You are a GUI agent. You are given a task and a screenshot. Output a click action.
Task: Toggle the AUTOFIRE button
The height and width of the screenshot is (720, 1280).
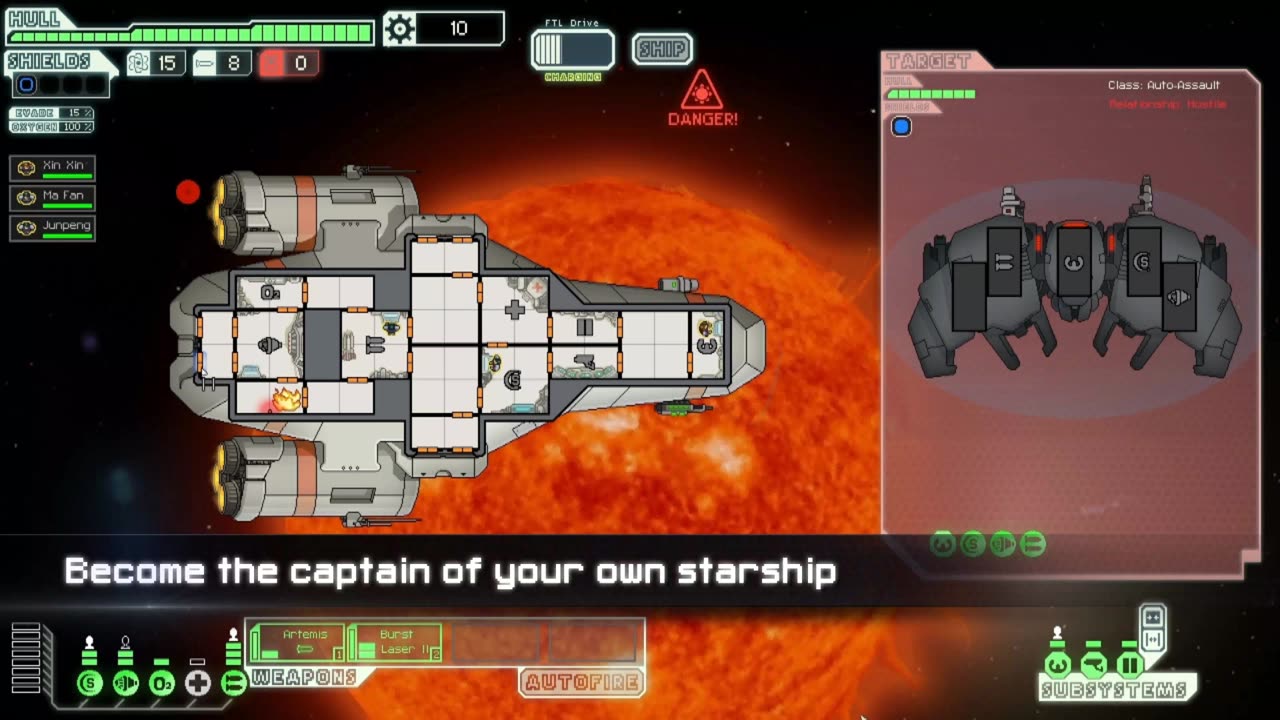pyautogui.click(x=582, y=683)
